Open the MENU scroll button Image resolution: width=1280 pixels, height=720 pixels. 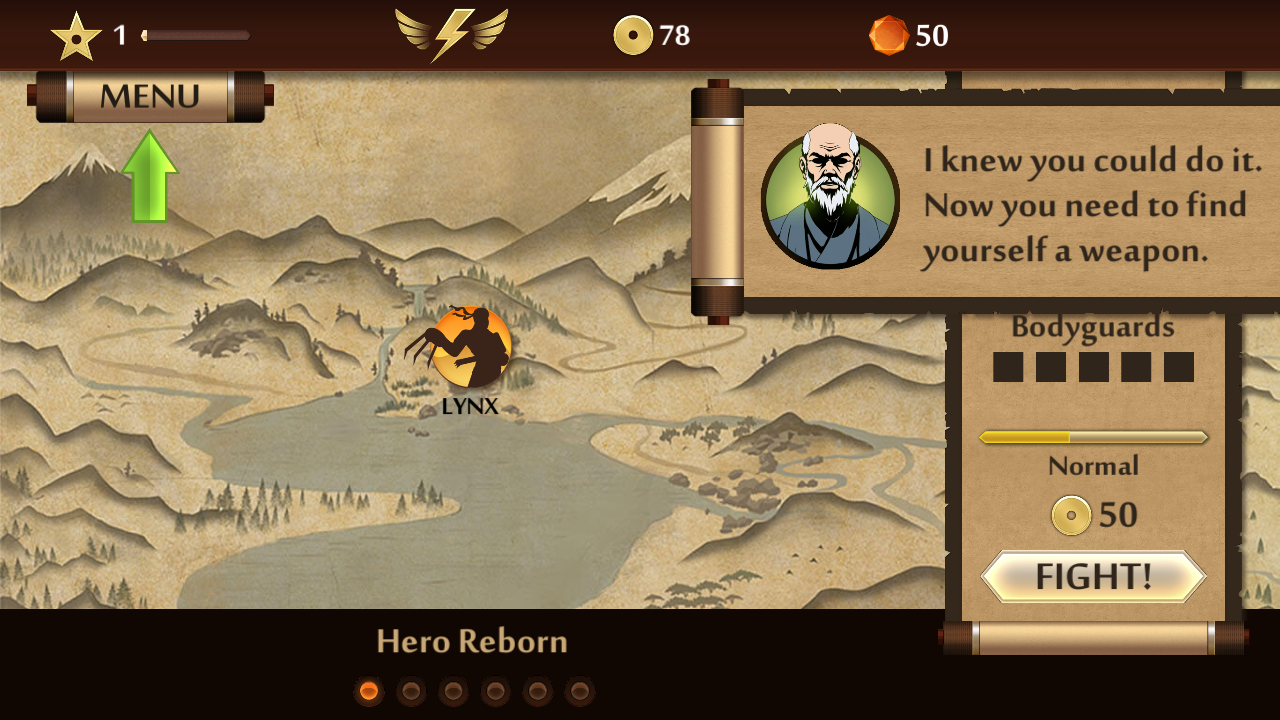pos(150,97)
